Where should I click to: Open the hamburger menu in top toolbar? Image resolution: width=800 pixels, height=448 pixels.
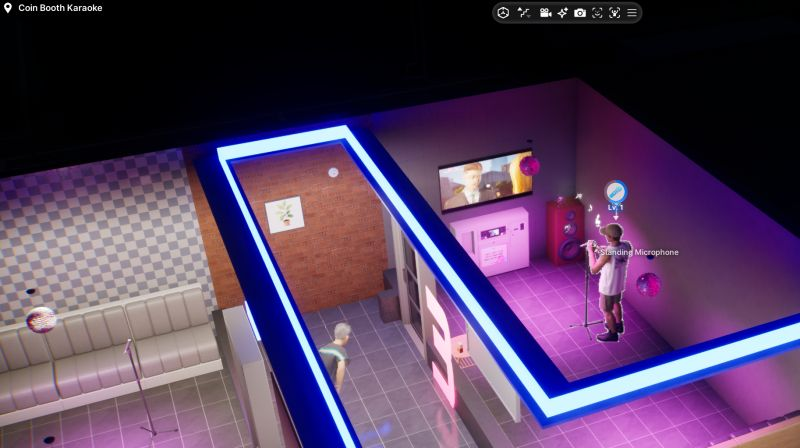click(x=631, y=13)
